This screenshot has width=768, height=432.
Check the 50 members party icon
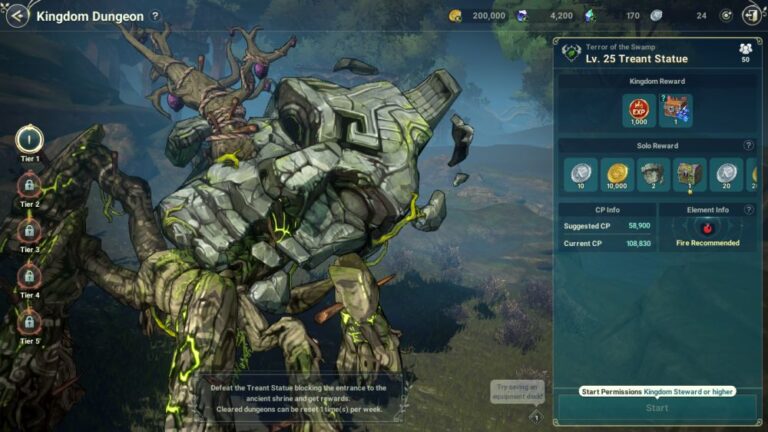coord(745,52)
